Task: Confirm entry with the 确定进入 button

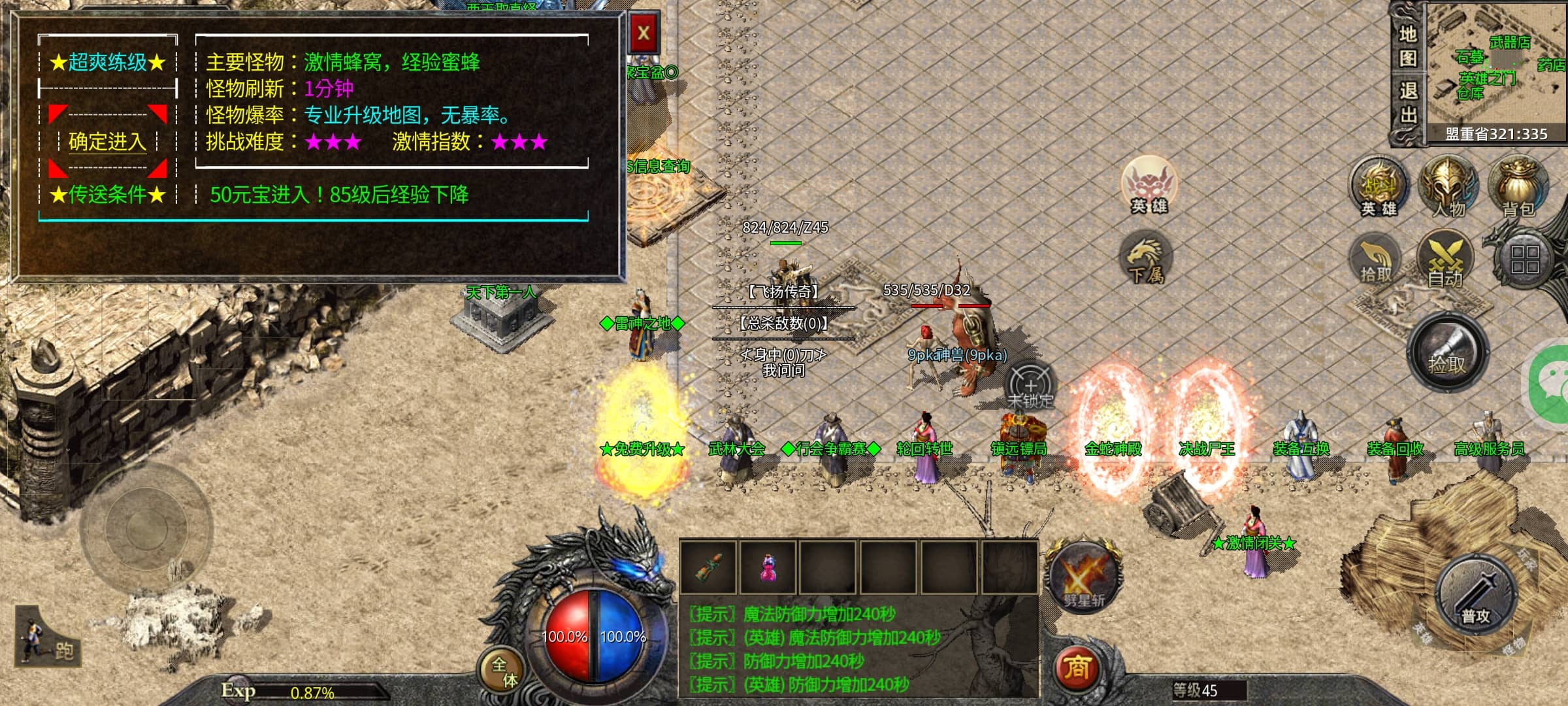Action: [107, 141]
